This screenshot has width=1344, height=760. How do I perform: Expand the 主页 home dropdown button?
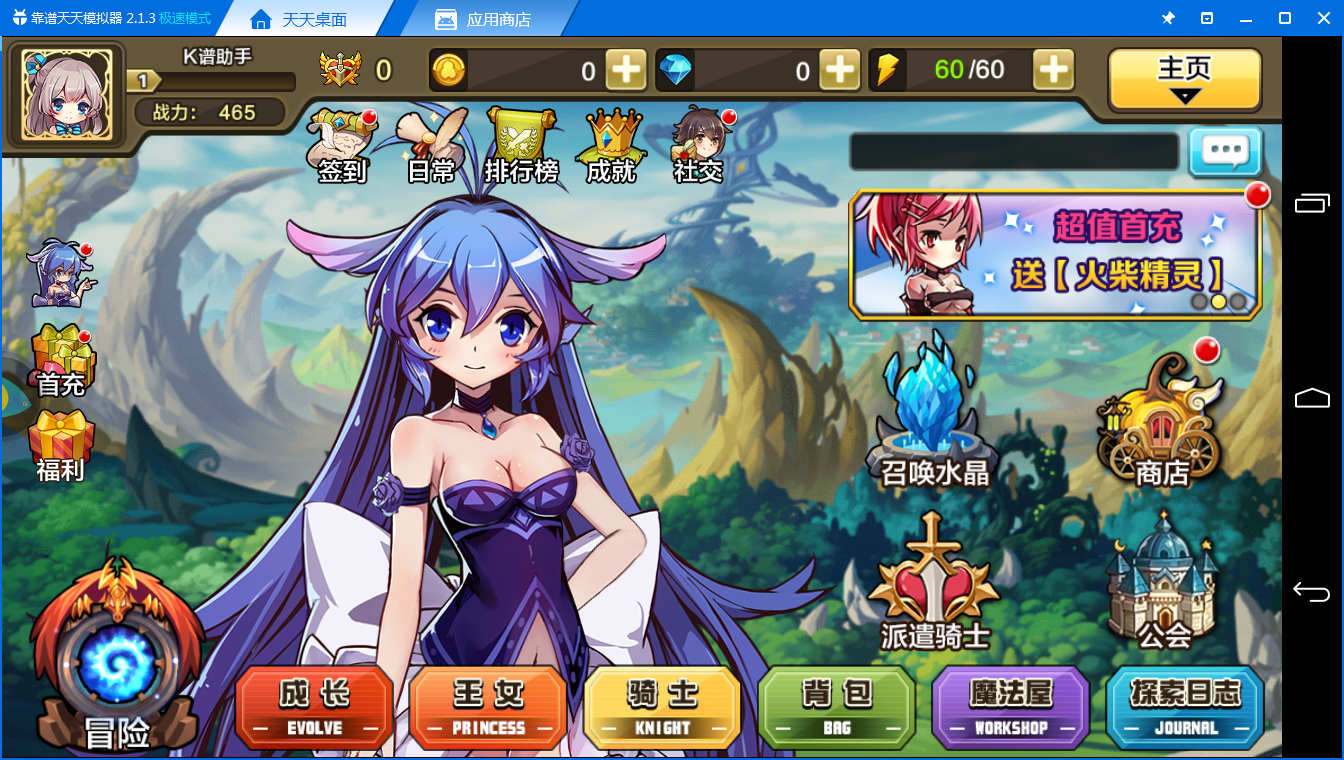click(x=1184, y=80)
